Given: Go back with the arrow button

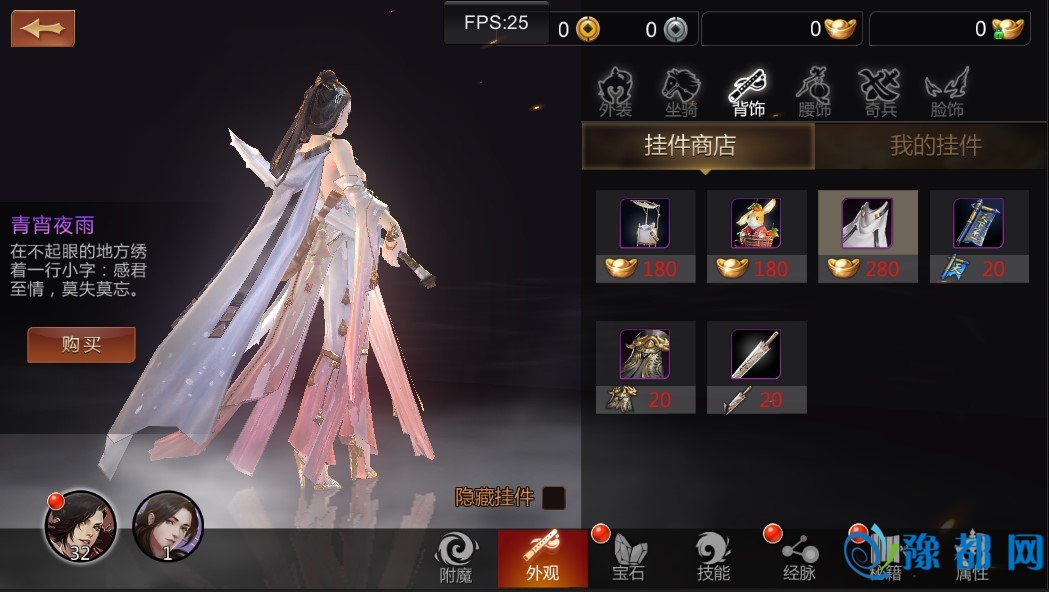Looking at the screenshot, I should click(x=43, y=28).
